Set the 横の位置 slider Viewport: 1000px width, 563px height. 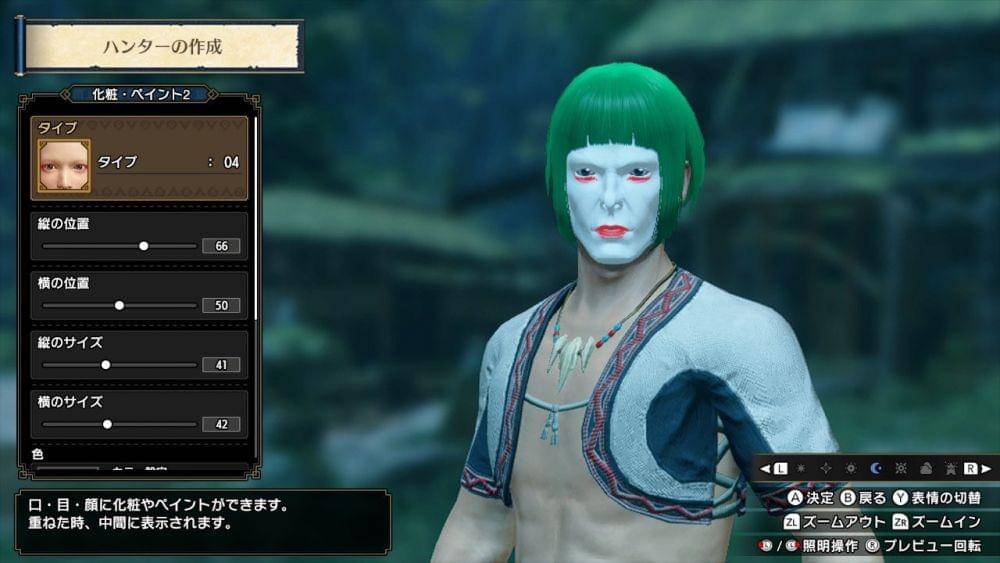tap(119, 305)
